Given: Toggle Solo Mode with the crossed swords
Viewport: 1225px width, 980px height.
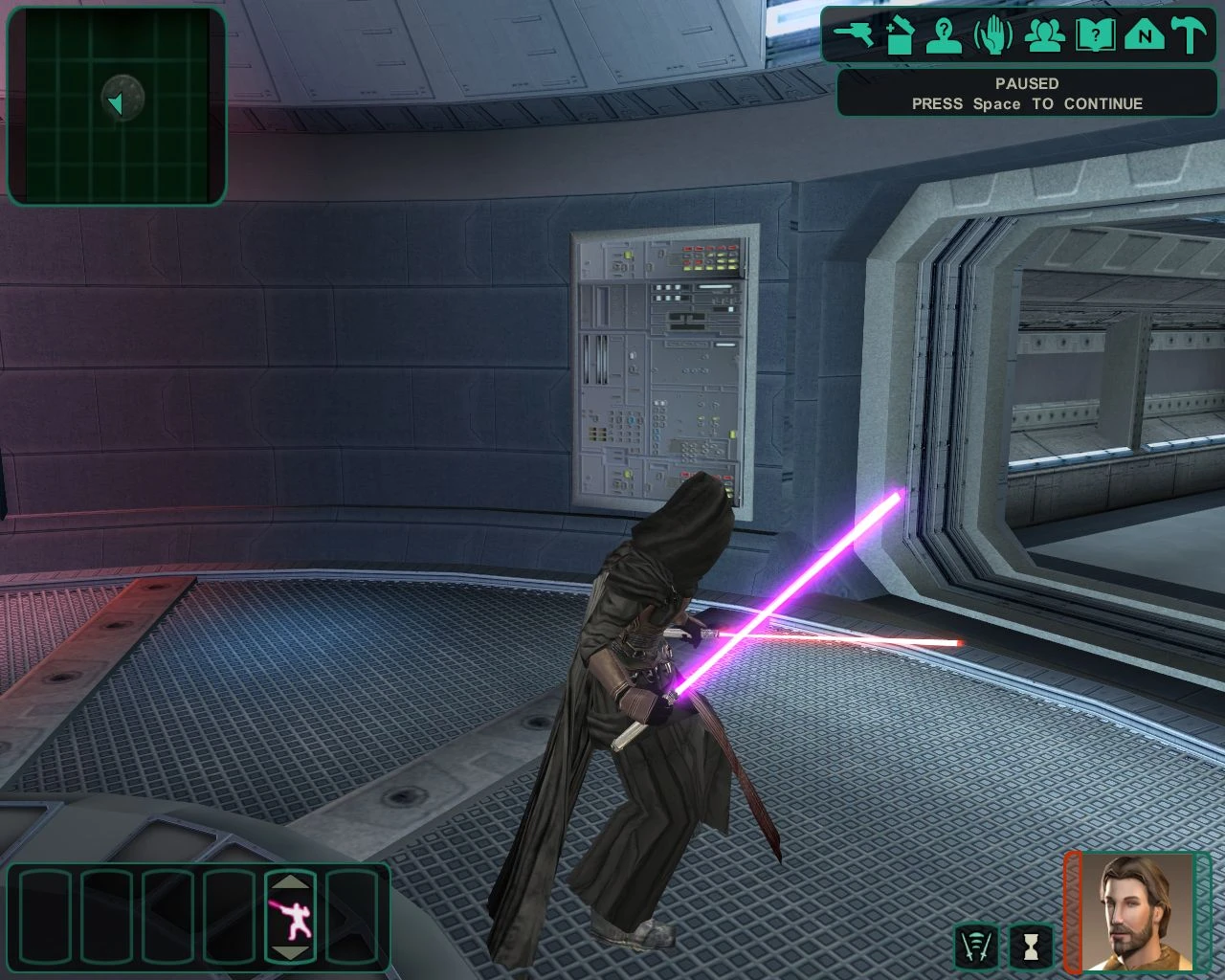Looking at the screenshot, I should point(976,947).
